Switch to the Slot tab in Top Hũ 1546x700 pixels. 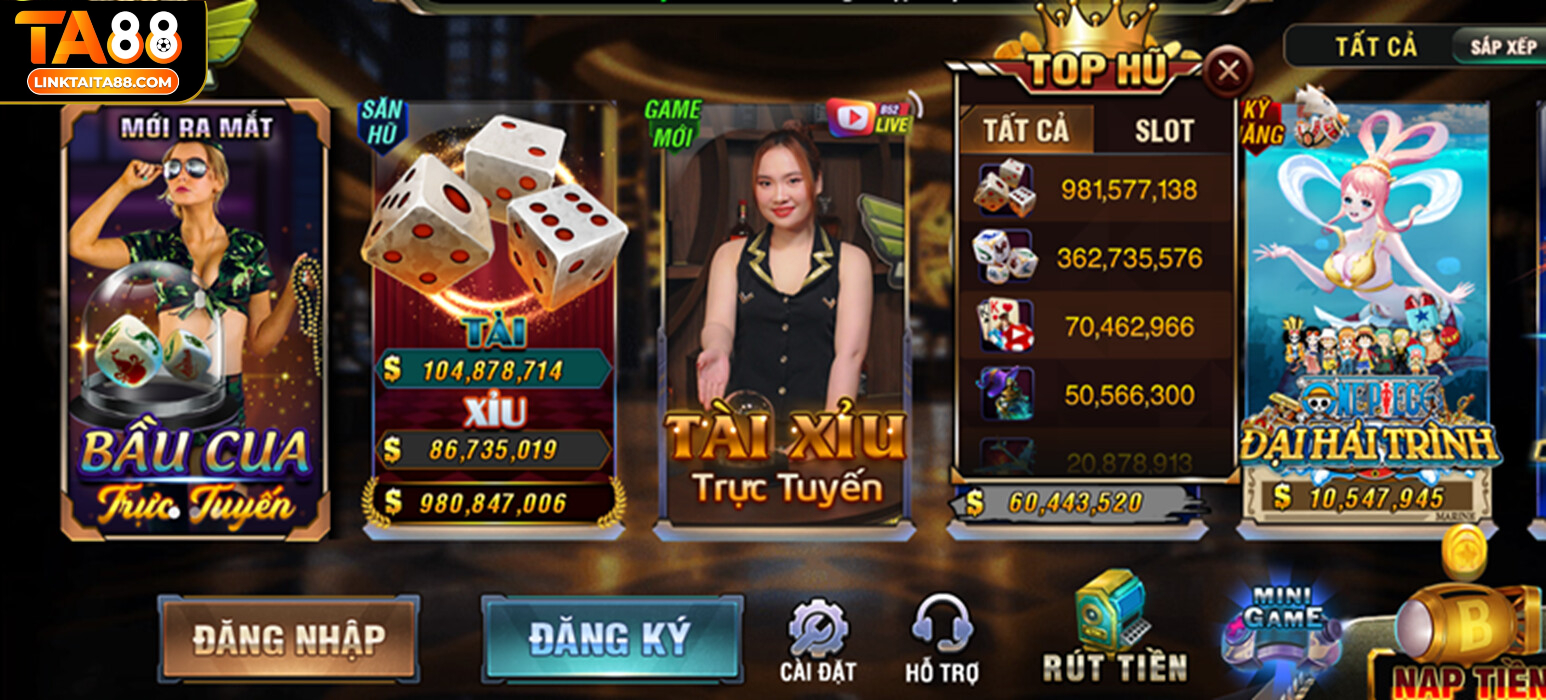[x=1164, y=130]
